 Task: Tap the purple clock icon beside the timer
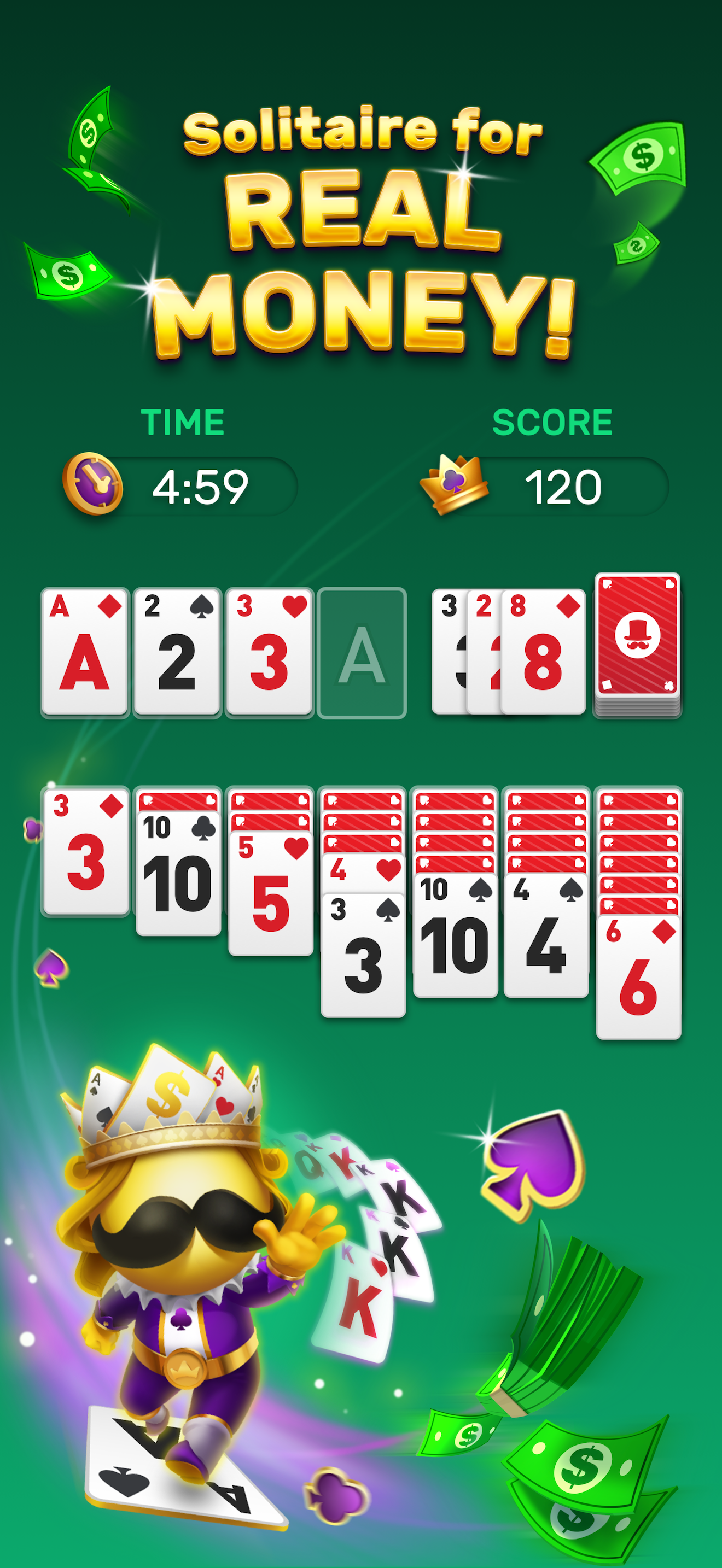coord(91,484)
